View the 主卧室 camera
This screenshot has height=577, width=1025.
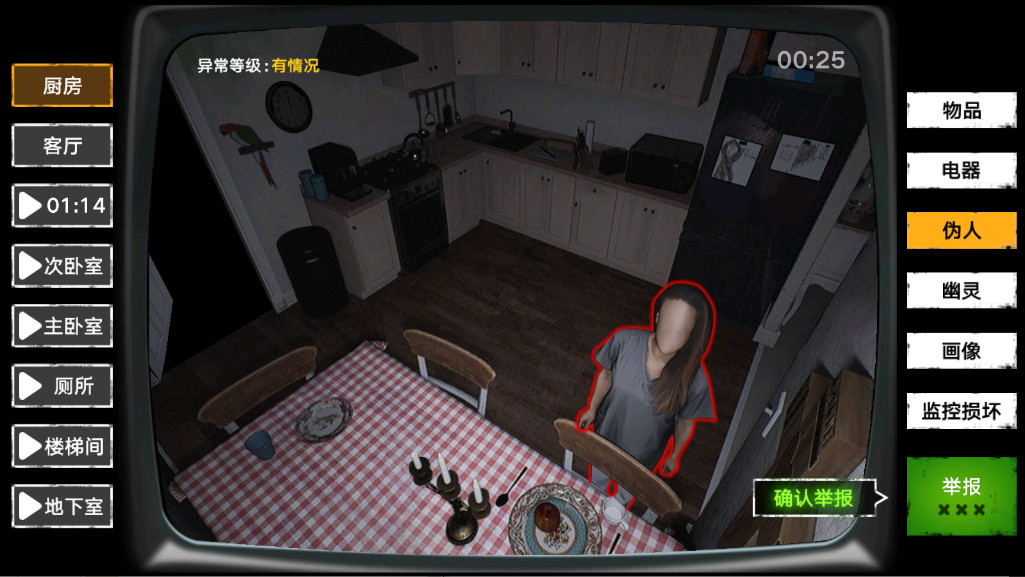pos(62,326)
